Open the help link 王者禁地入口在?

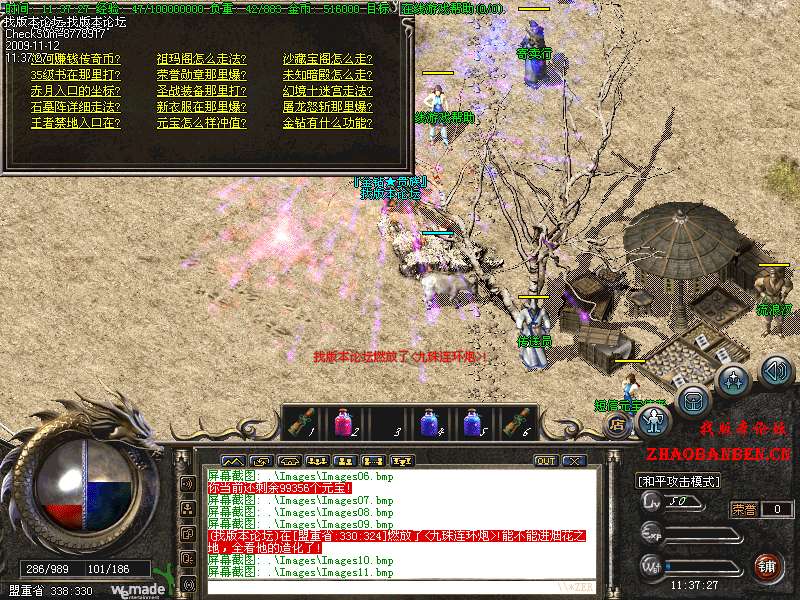pyautogui.click(x=75, y=124)
